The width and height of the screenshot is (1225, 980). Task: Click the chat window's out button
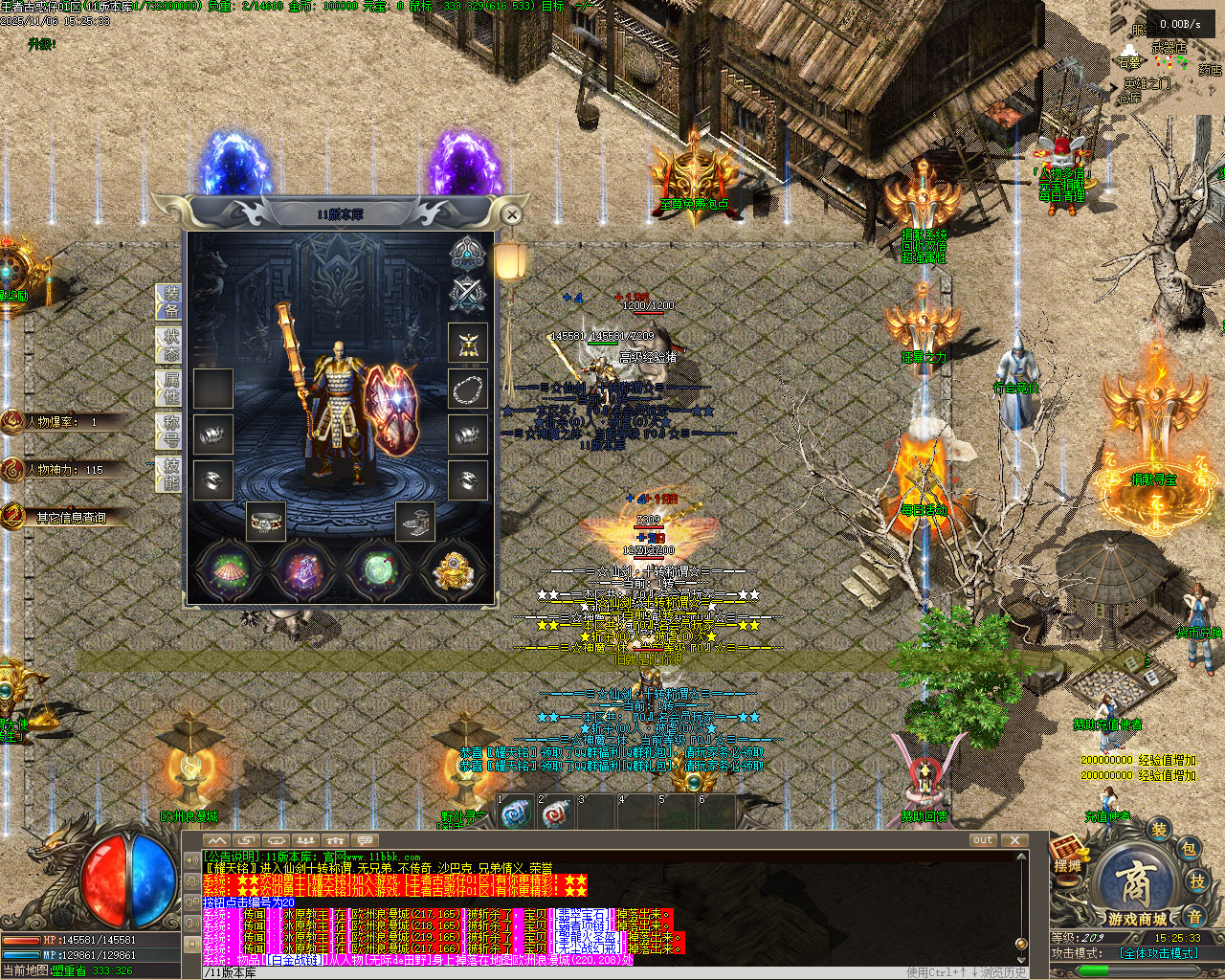pos(983,840)
